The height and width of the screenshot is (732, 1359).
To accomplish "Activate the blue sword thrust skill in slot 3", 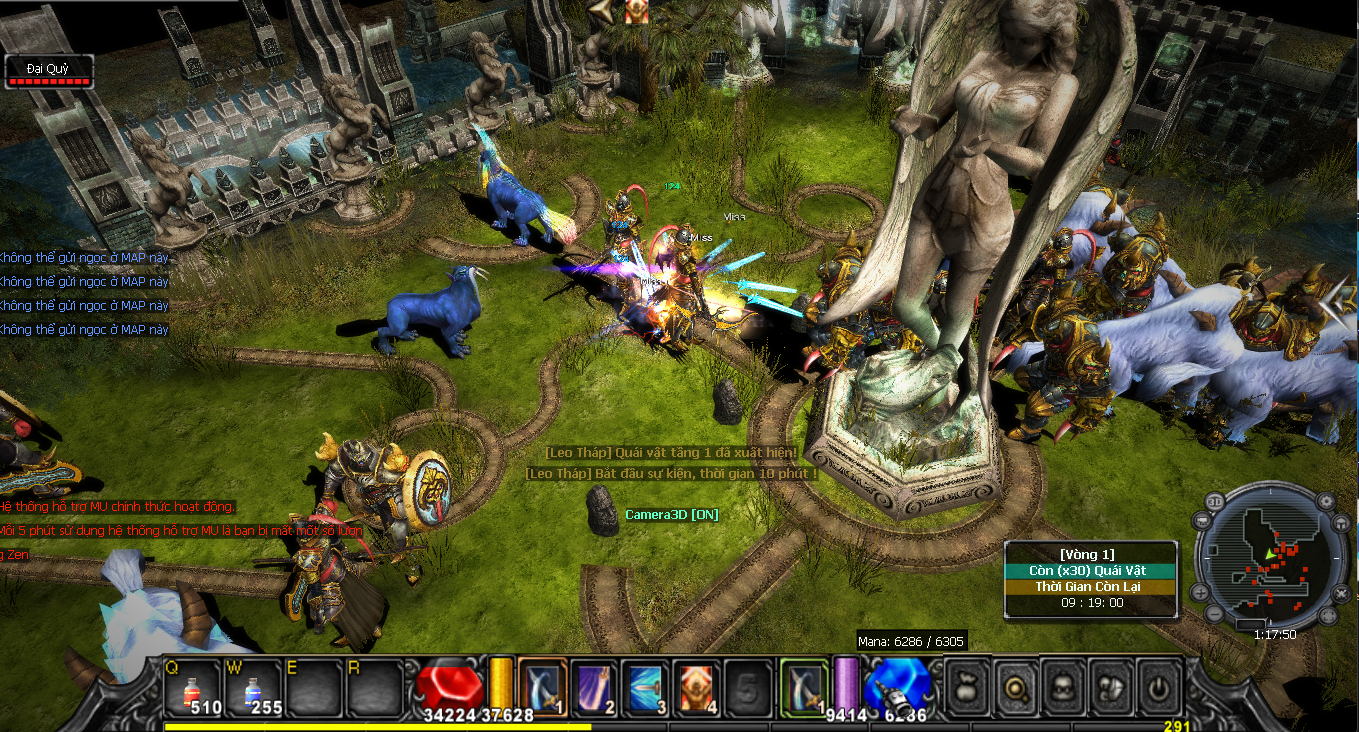I will point(646,686).
